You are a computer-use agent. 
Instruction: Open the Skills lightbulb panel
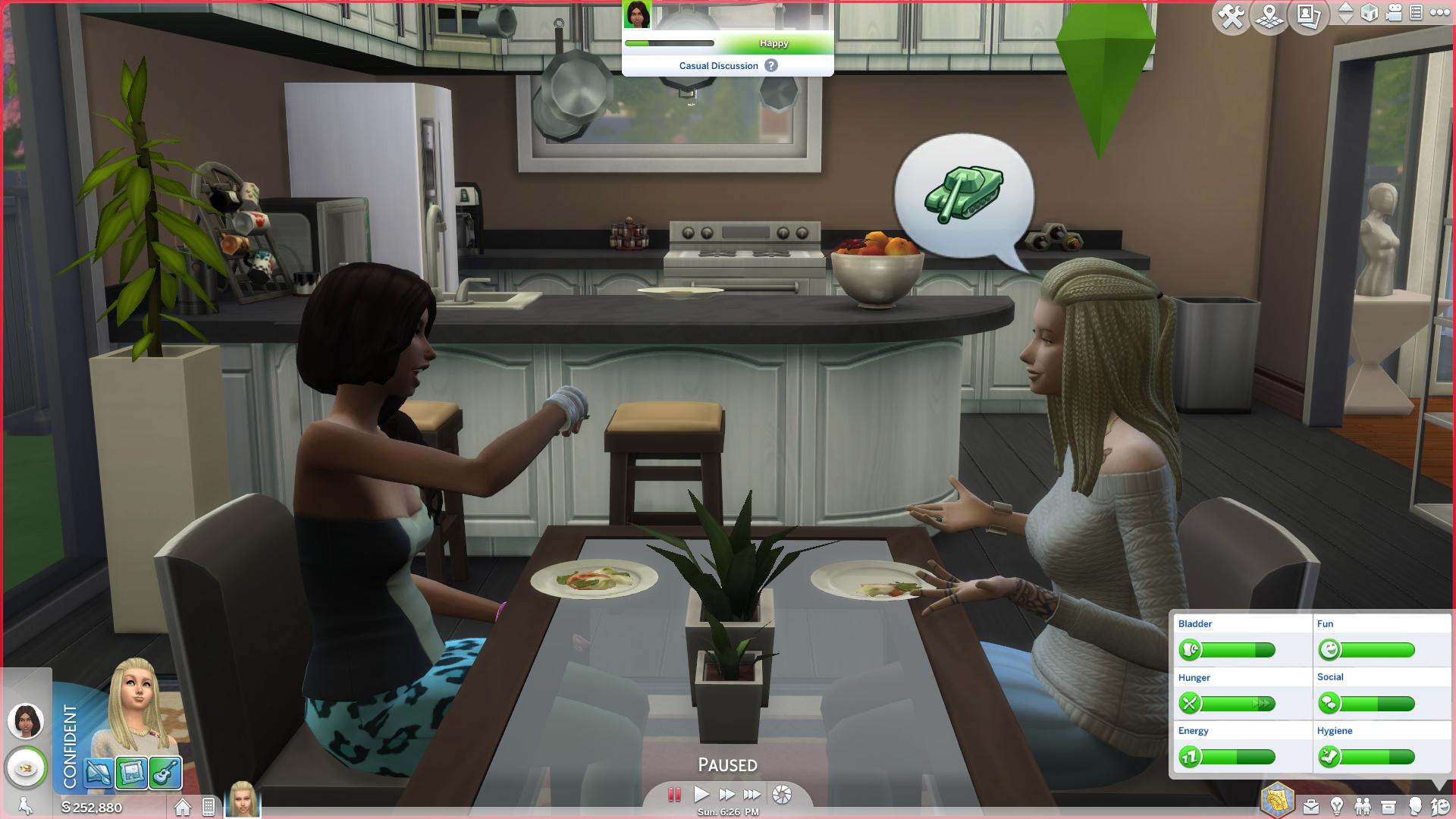(x=1337, y=806)
